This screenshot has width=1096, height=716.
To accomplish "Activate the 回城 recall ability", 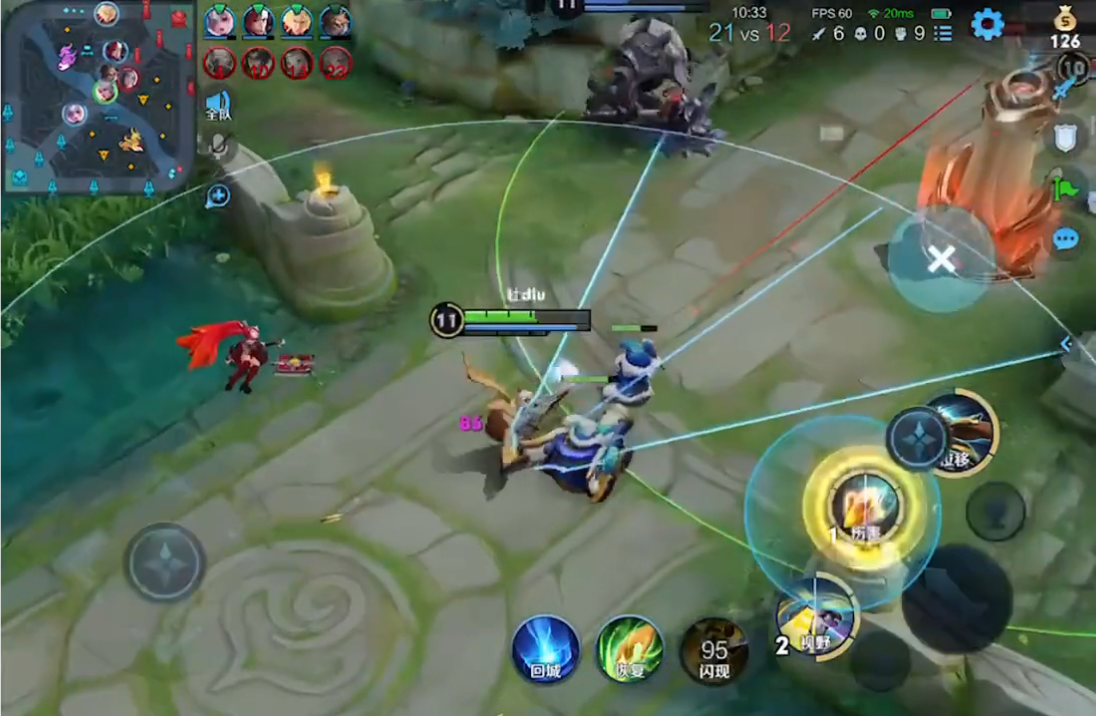I will (546, 649).
